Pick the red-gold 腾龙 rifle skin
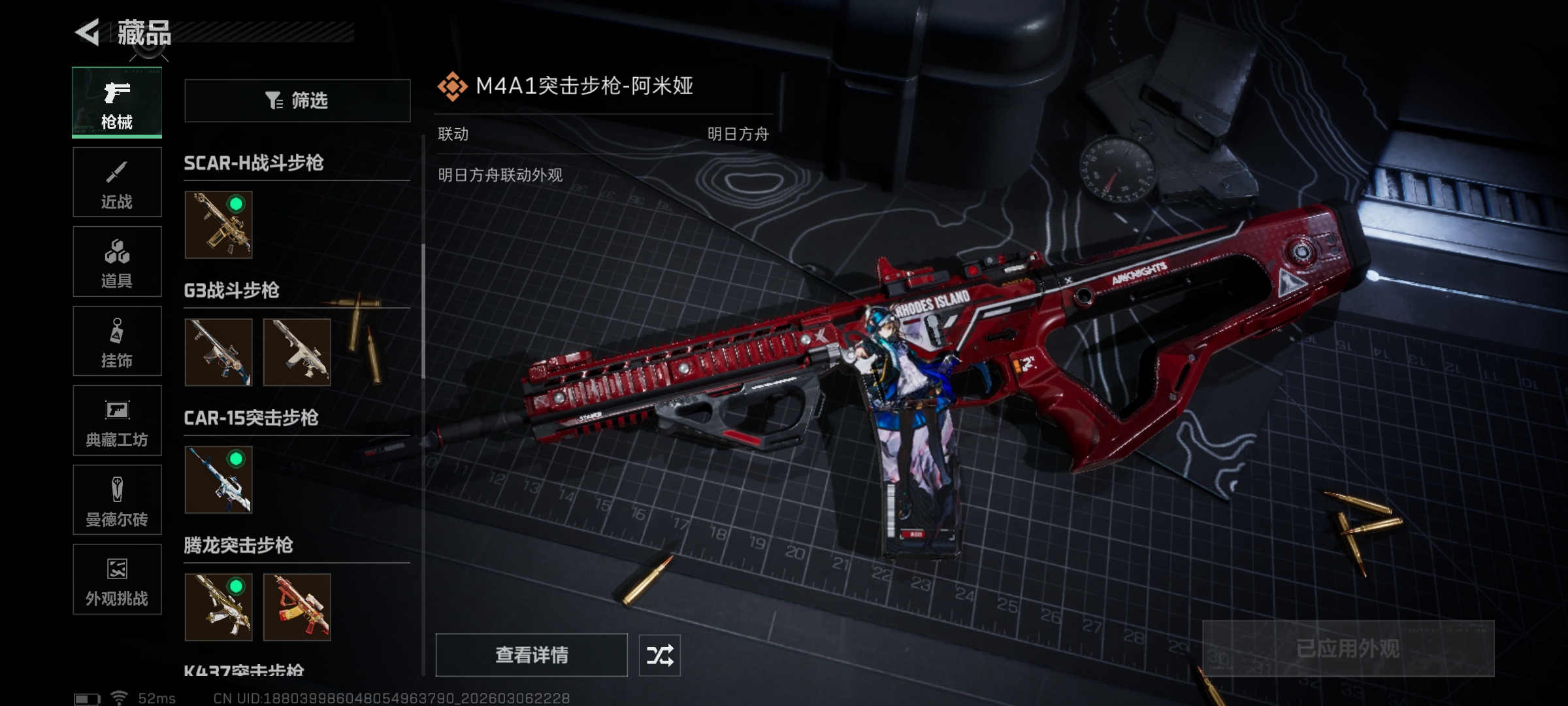The height and width of the screenshot is (706, 1568). point(297,607)
